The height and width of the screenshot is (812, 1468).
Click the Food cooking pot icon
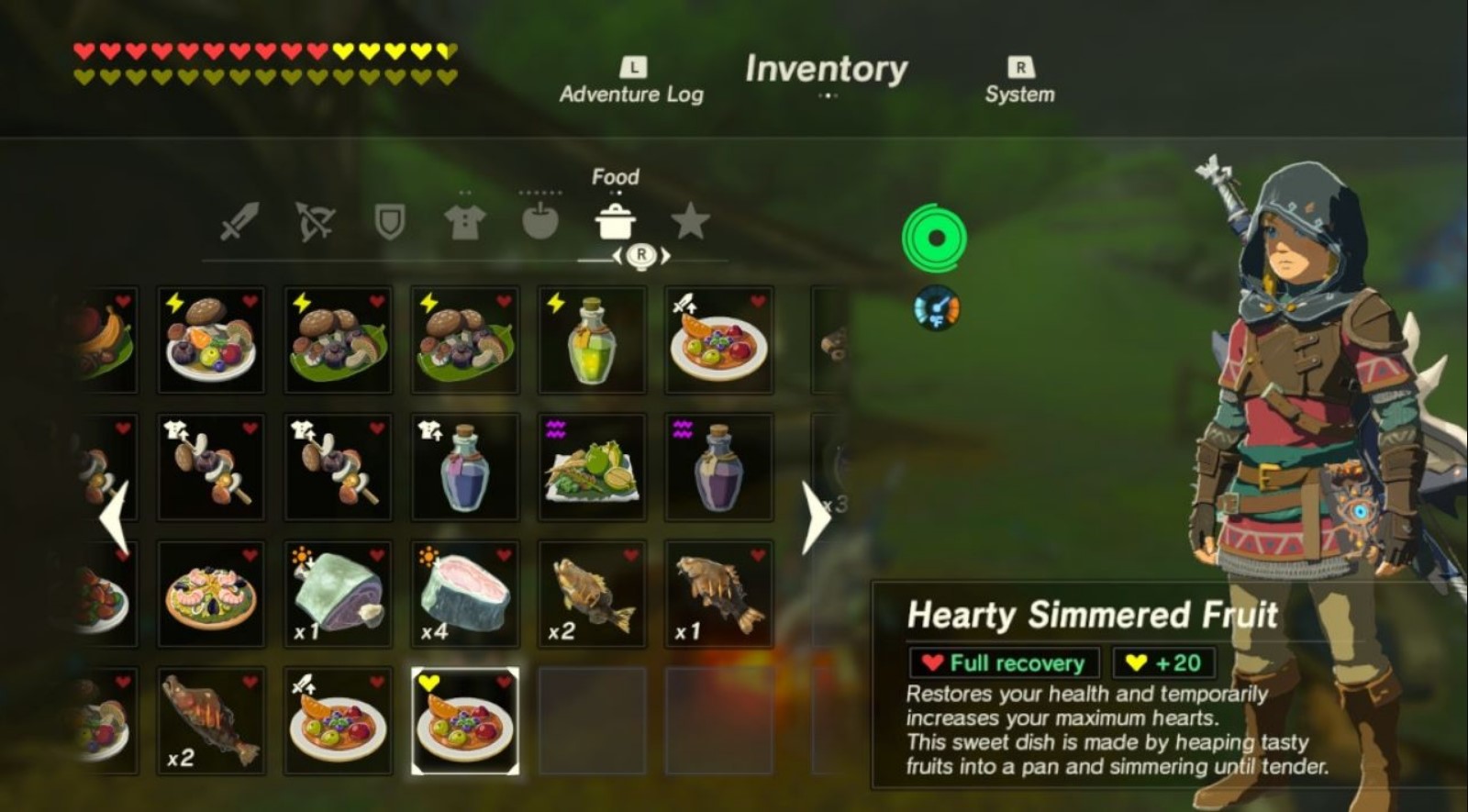pyautogui.click(x=617, y=220)
